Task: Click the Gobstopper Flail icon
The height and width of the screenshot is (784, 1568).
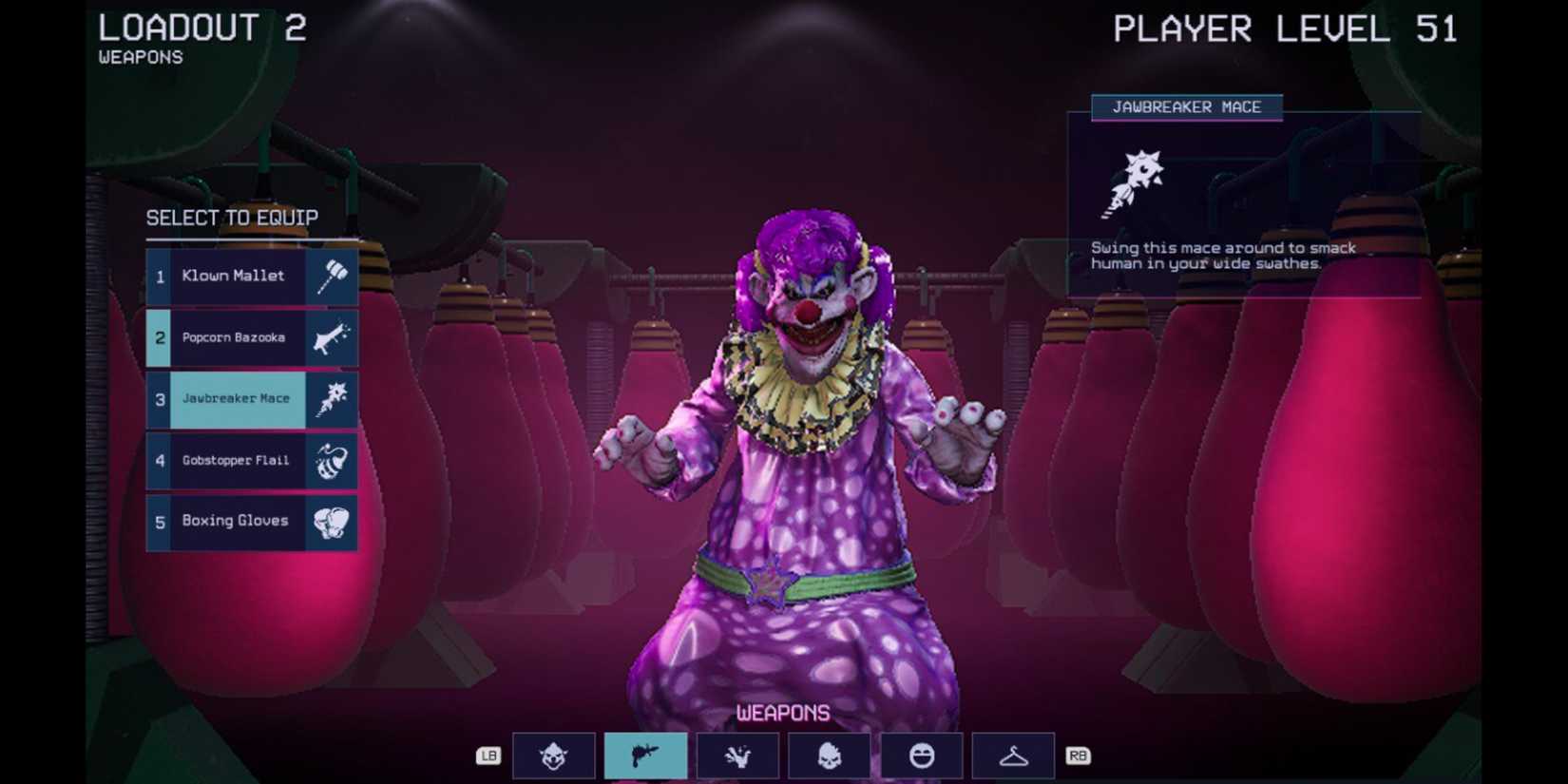Action: [x=331, y=460]
